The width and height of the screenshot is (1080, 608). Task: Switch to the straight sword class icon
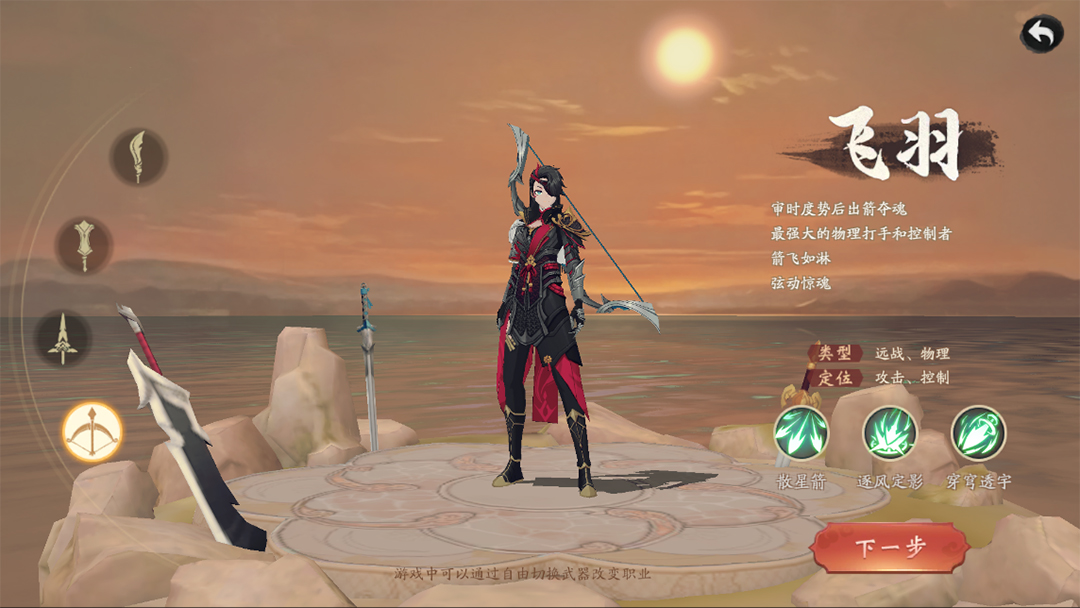[64, 337]
